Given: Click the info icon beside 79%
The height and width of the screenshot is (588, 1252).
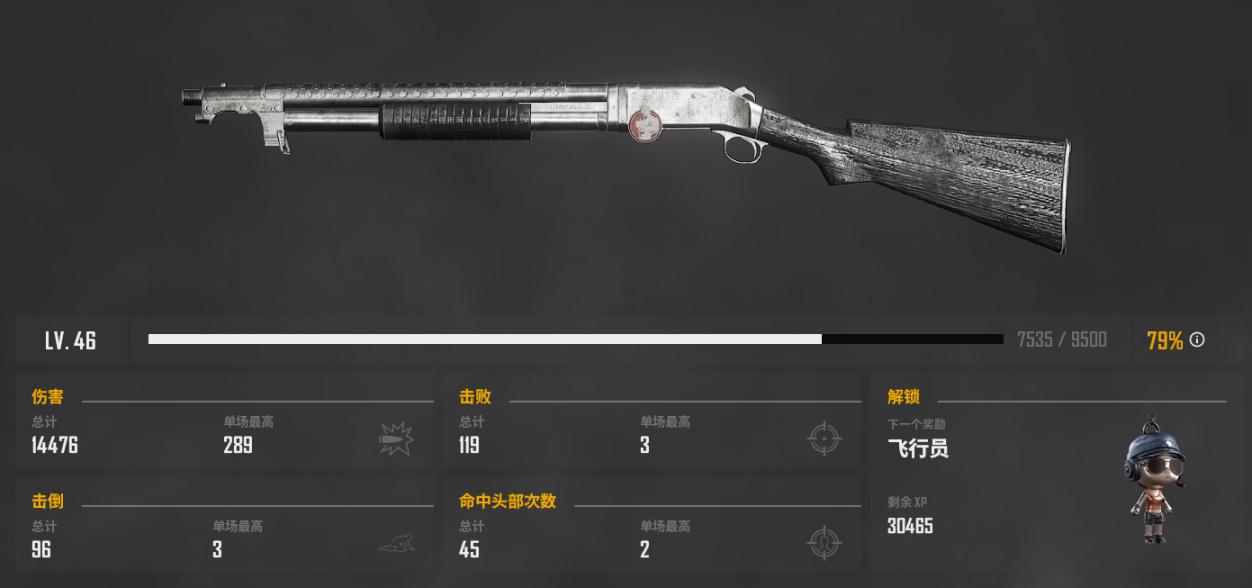Looking at the screenshot, I should (x=1197, y=340).
